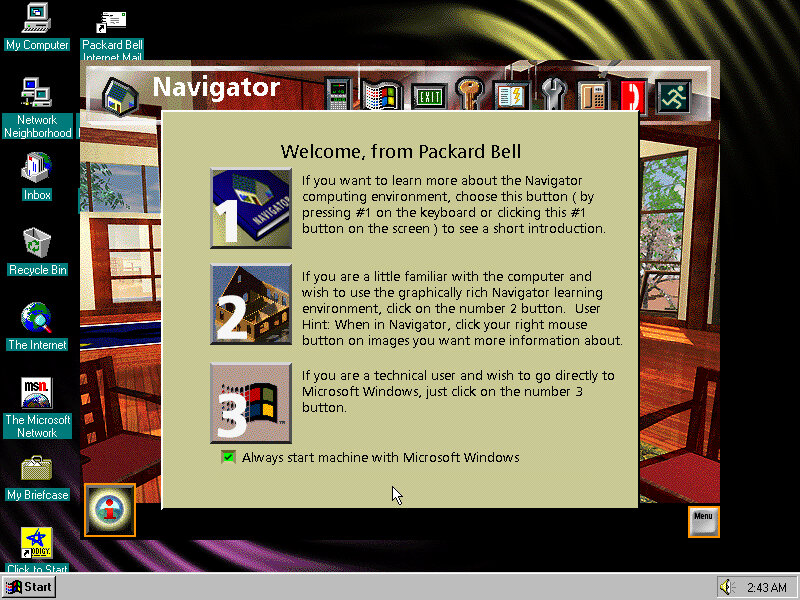Click the computer tower toolbar icon
800x600 pixels.
tap(338, 95)
